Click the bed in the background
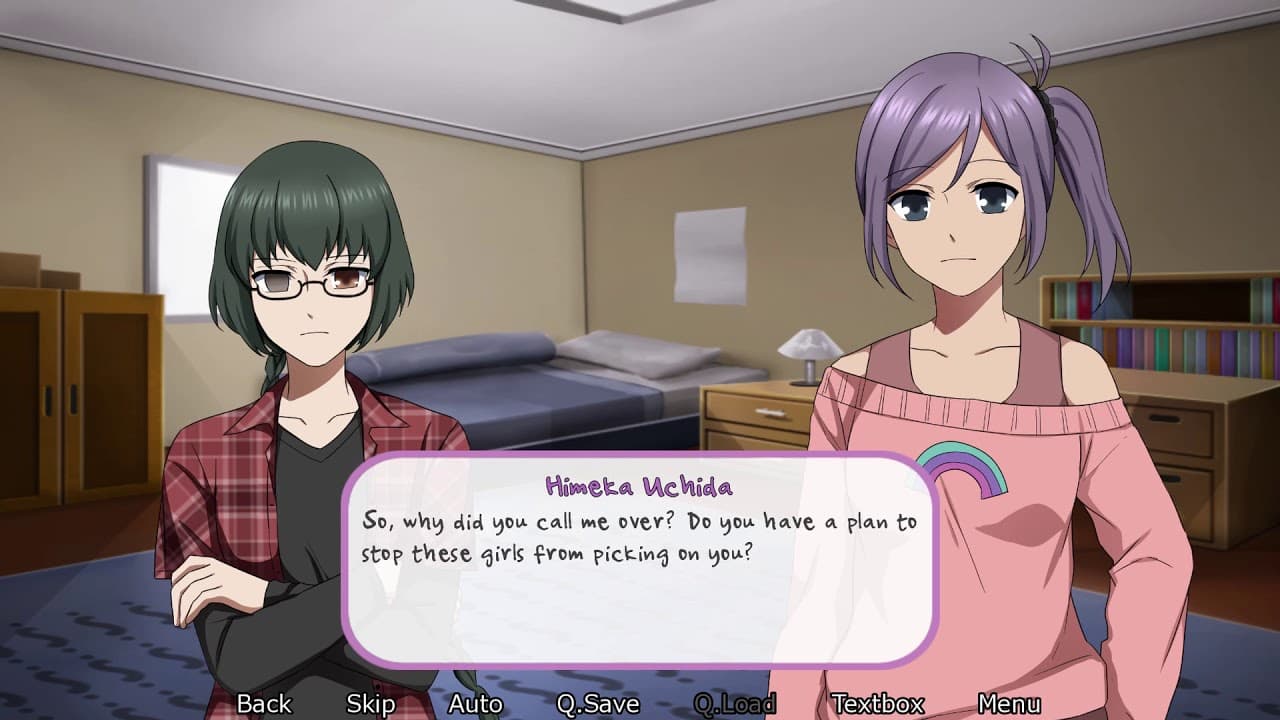The width and height of the screenshot is (1280, 720). point(560,400)
